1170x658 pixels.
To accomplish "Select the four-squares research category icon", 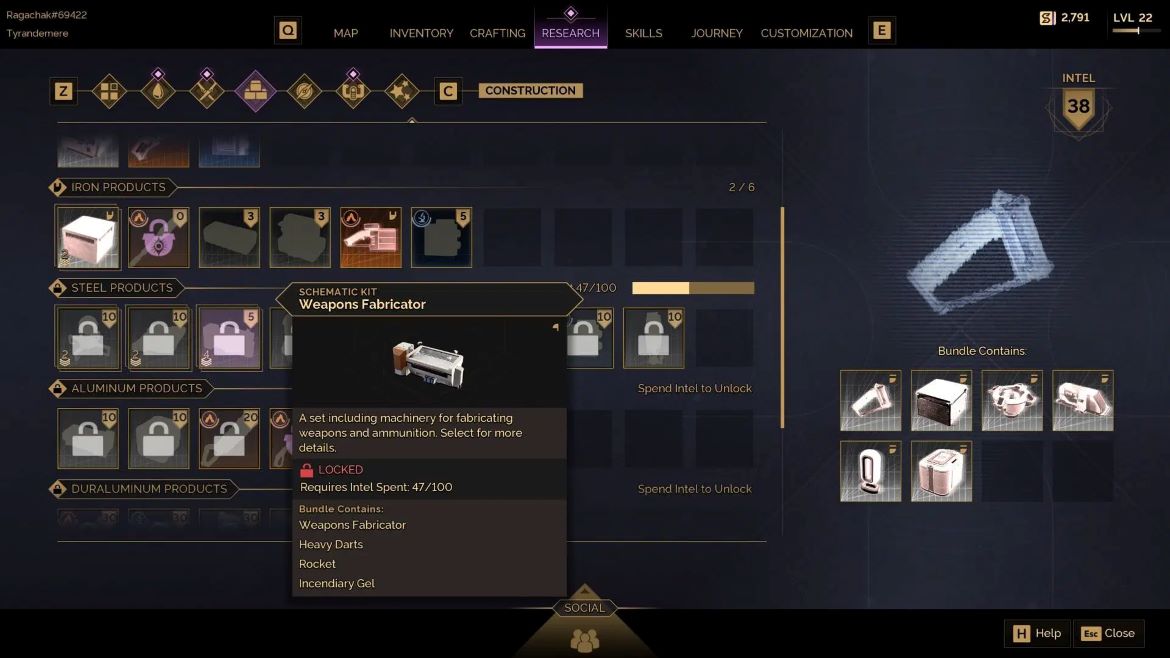I will pos(109,91).
